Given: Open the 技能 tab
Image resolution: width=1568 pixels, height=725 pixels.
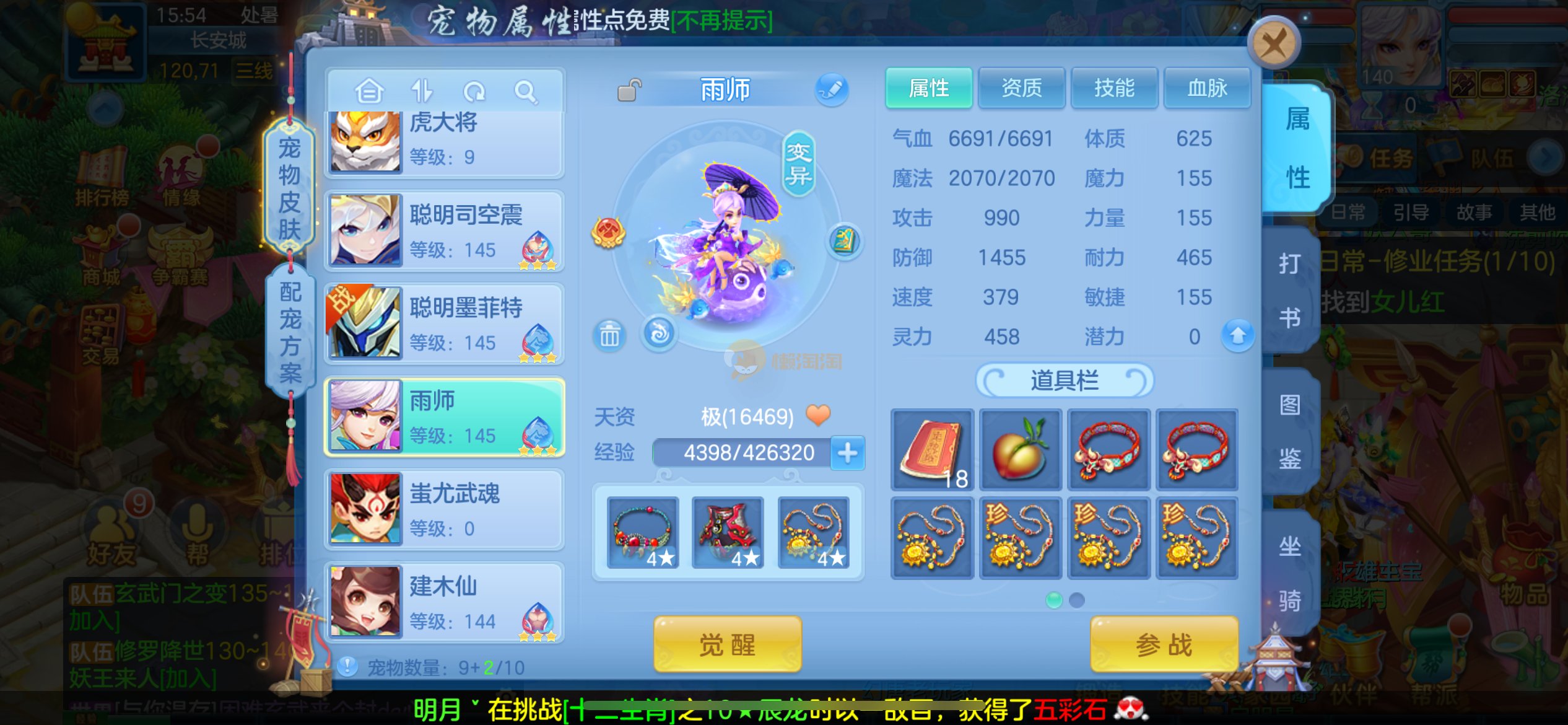Looking at the screenshot, I should click(1114, 88).
